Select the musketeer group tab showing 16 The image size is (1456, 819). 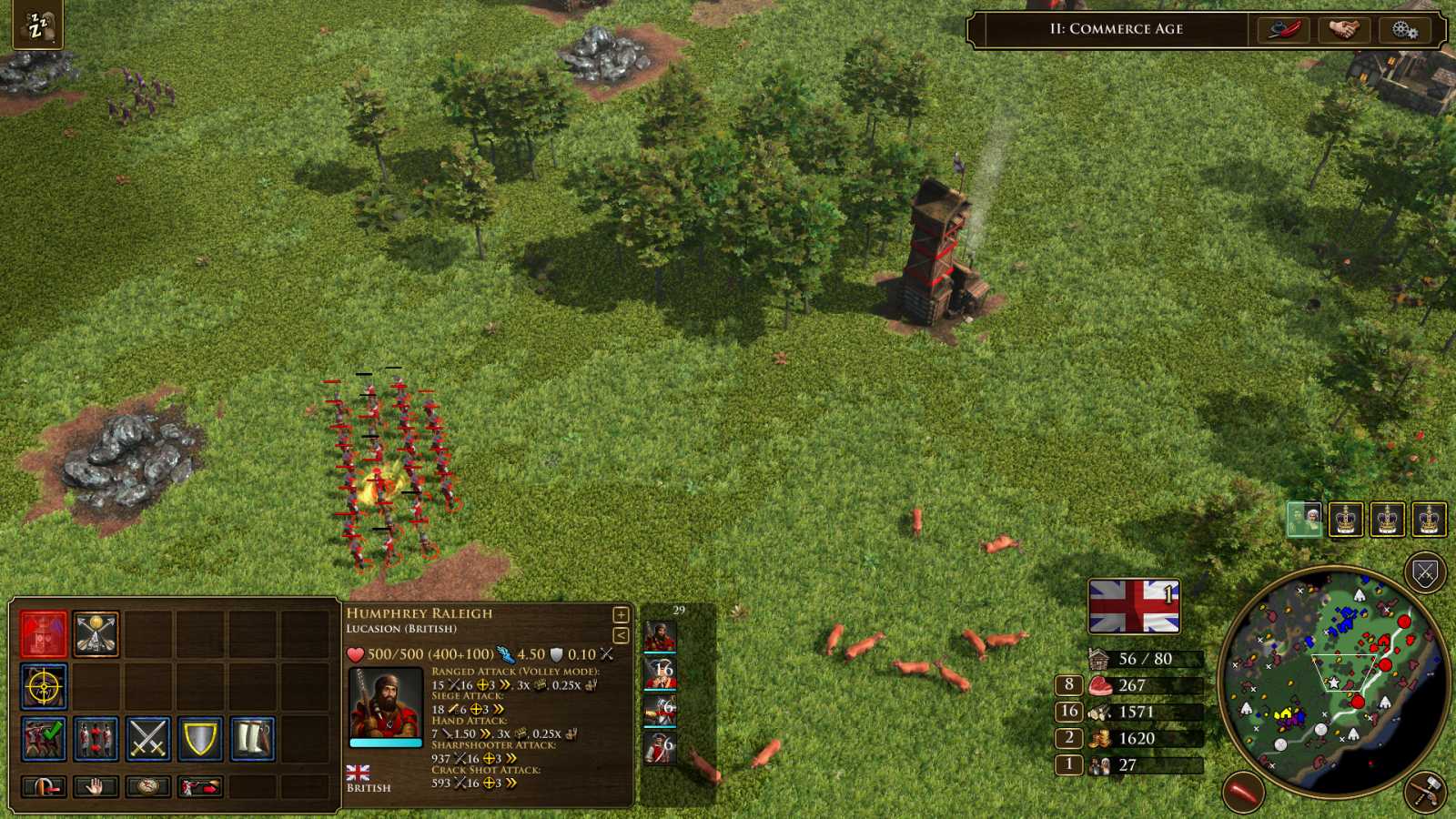(x=662, y=675)
